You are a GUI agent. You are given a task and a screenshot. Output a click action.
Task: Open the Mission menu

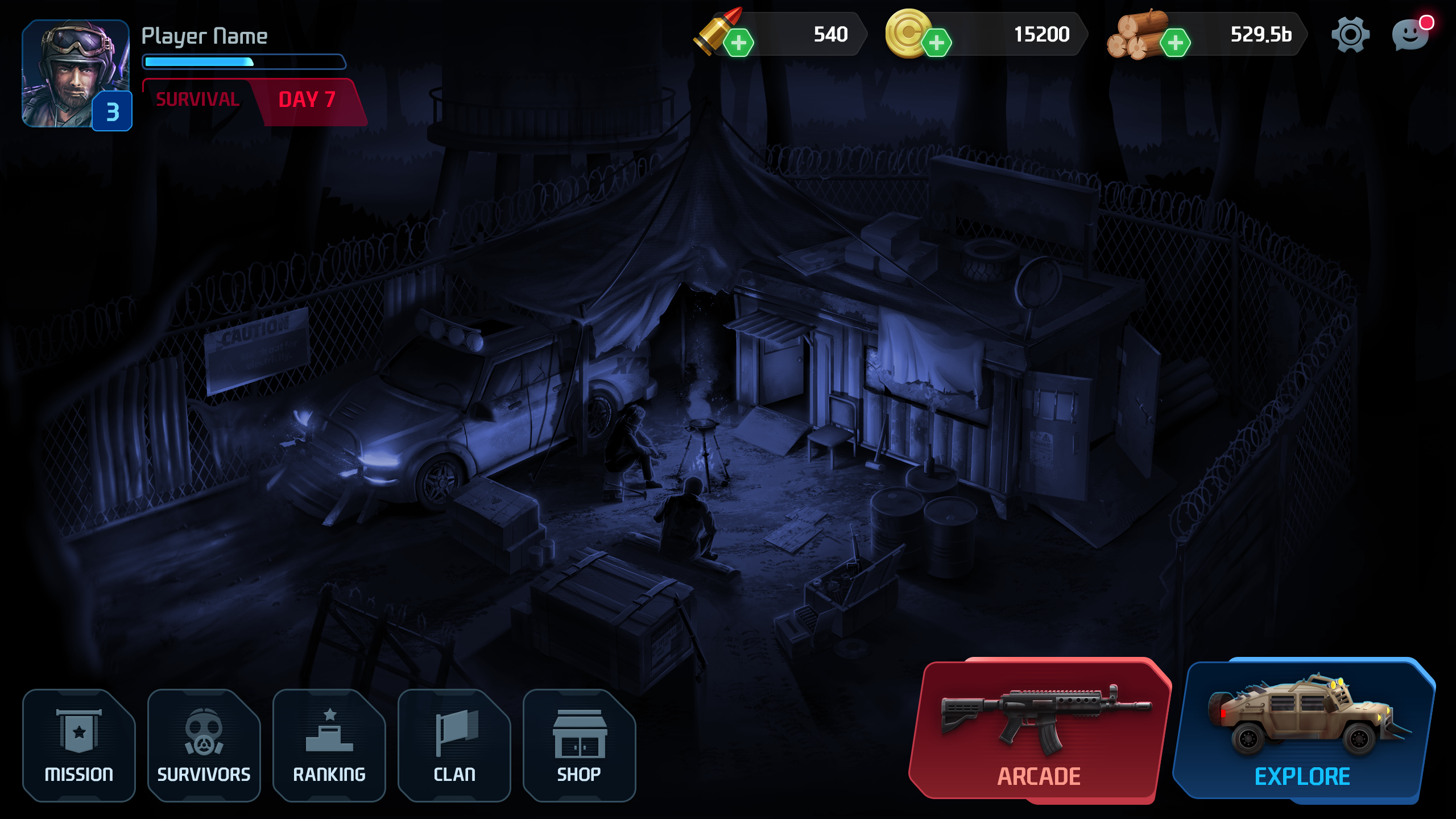[79, 745]
